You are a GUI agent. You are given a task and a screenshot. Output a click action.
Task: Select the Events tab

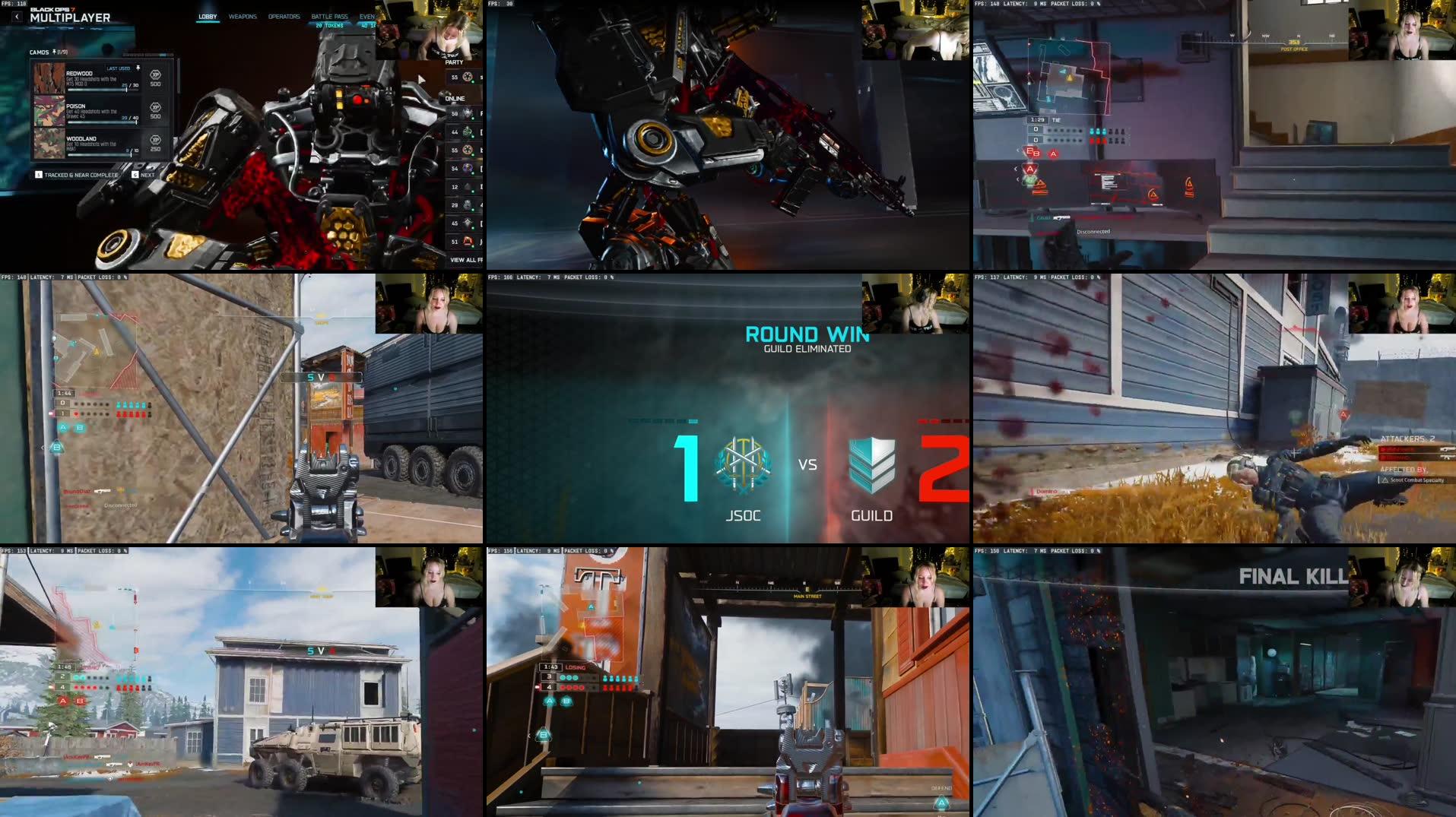click(x=367, y=17)
